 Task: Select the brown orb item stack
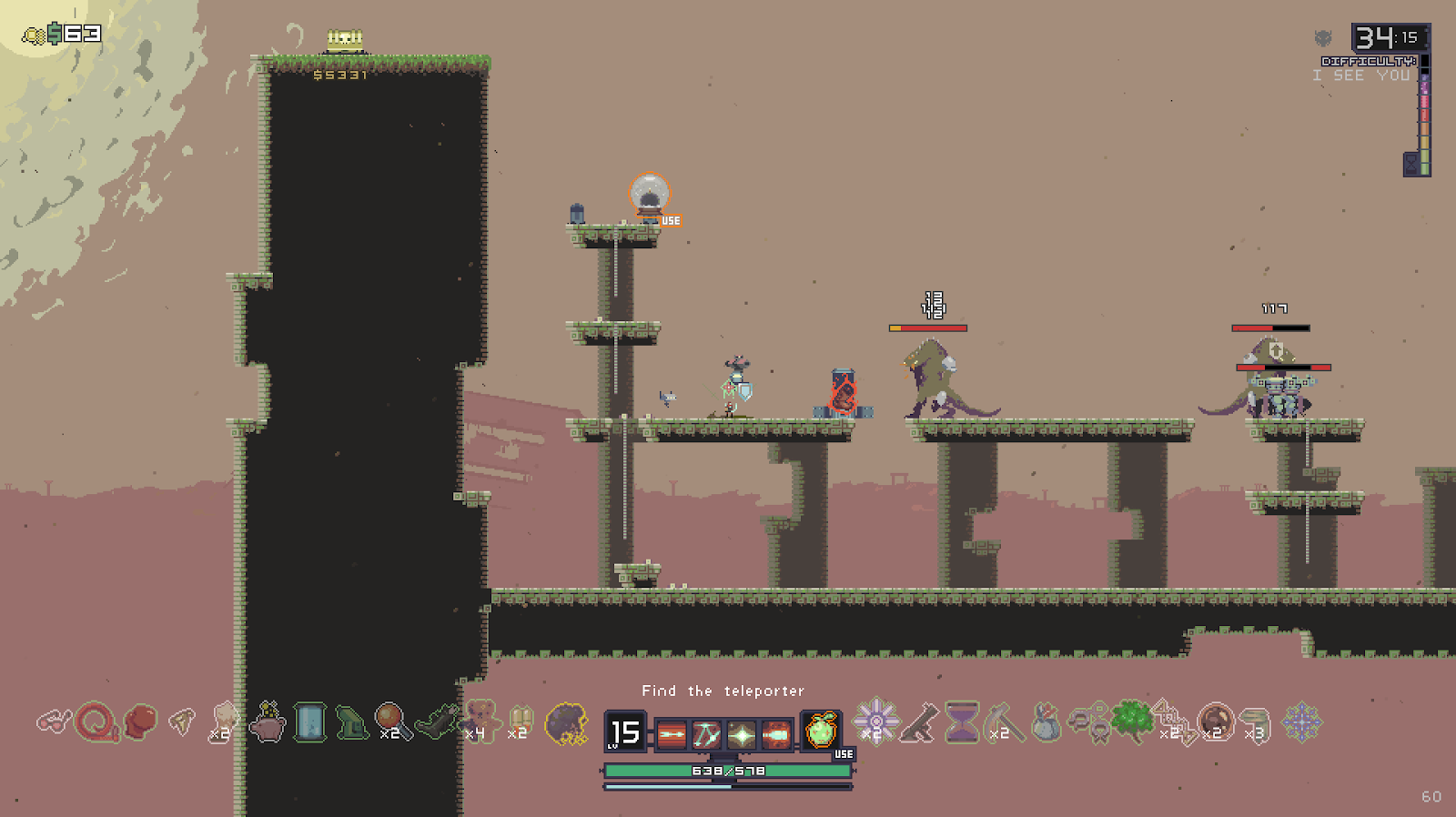1216,721
